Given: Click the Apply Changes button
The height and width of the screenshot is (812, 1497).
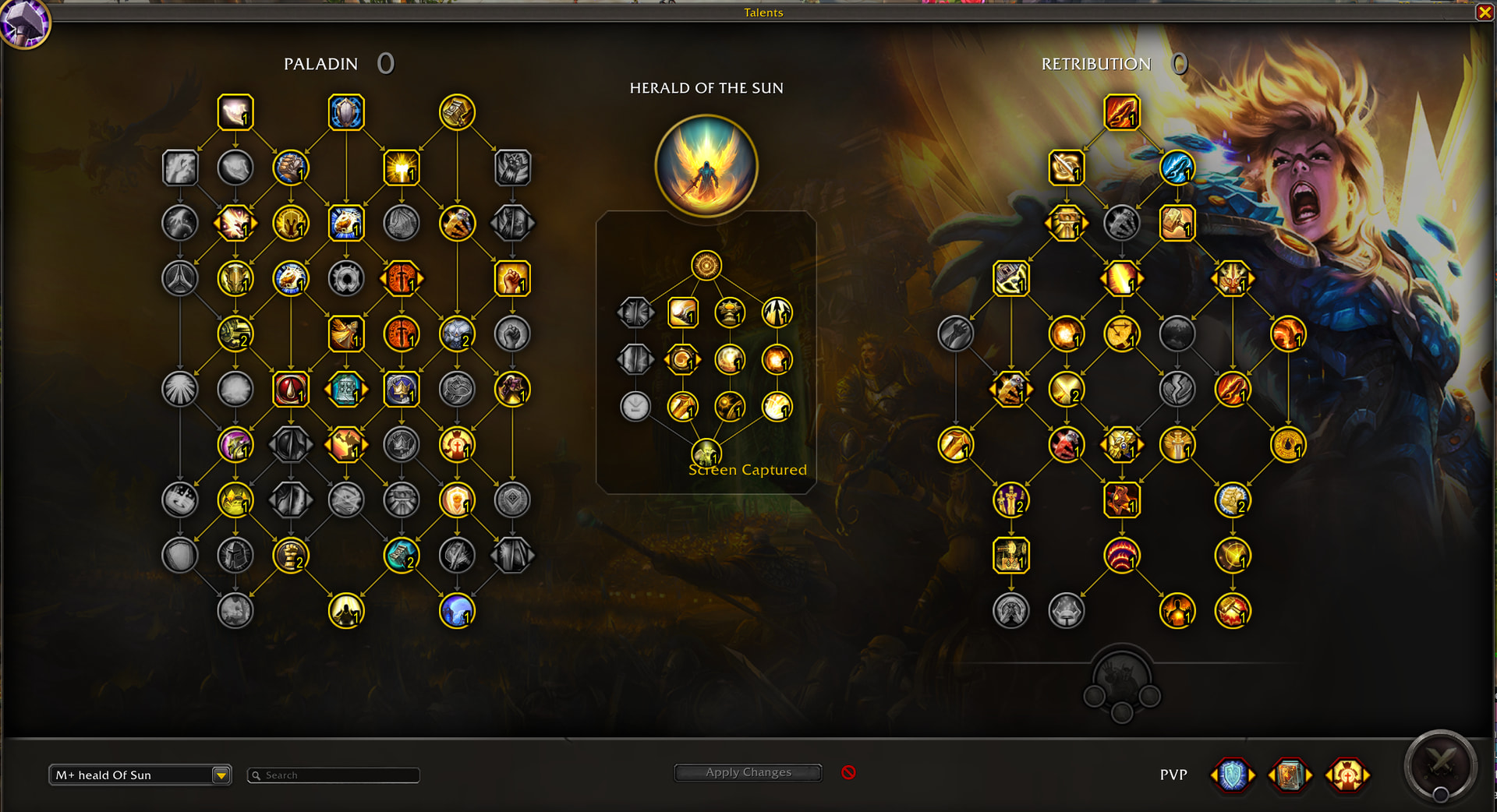Looking at the screenshot, I should (748, 772).
